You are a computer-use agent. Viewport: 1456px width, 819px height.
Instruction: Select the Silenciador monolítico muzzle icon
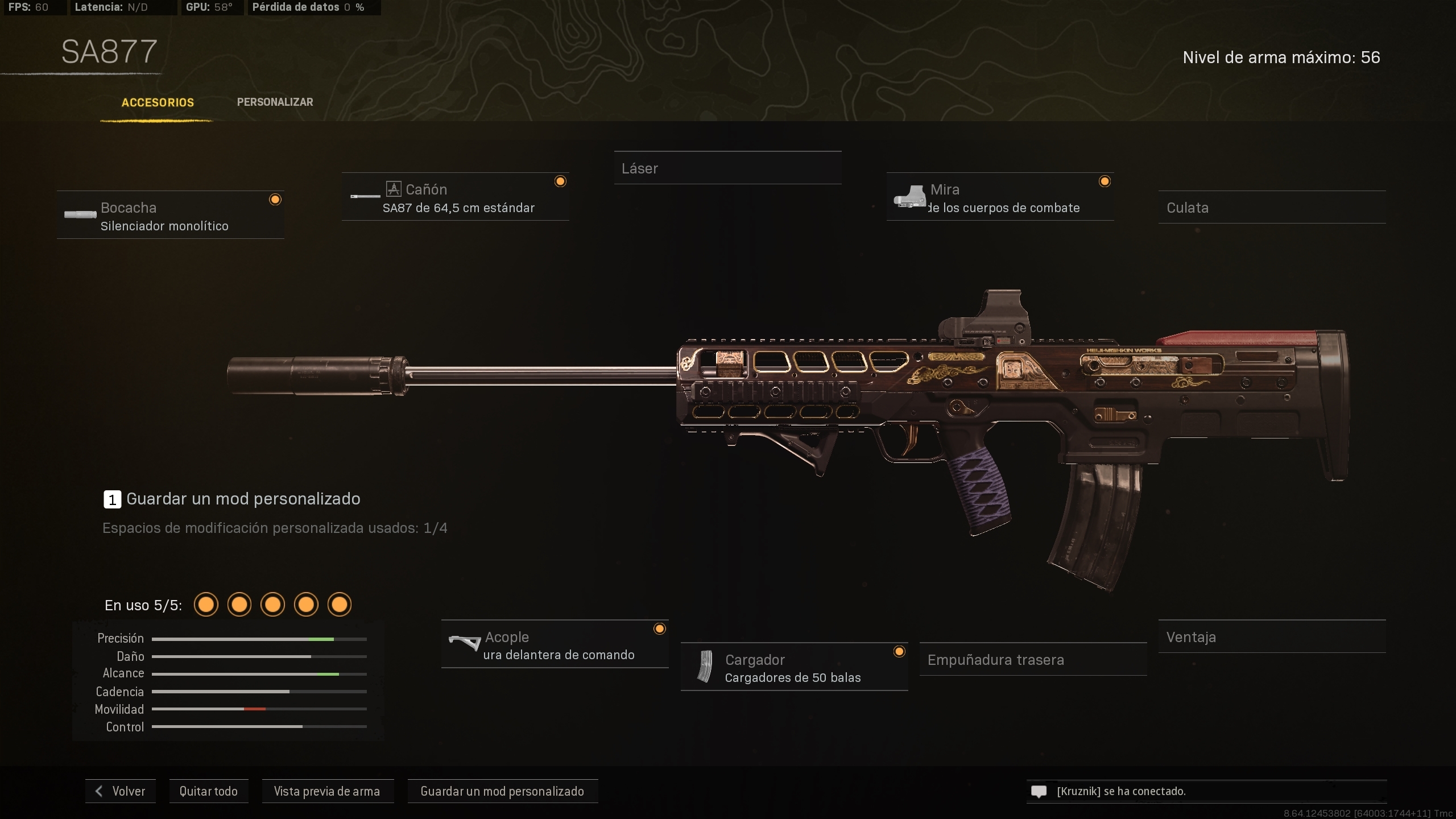[x=80, y=215]
